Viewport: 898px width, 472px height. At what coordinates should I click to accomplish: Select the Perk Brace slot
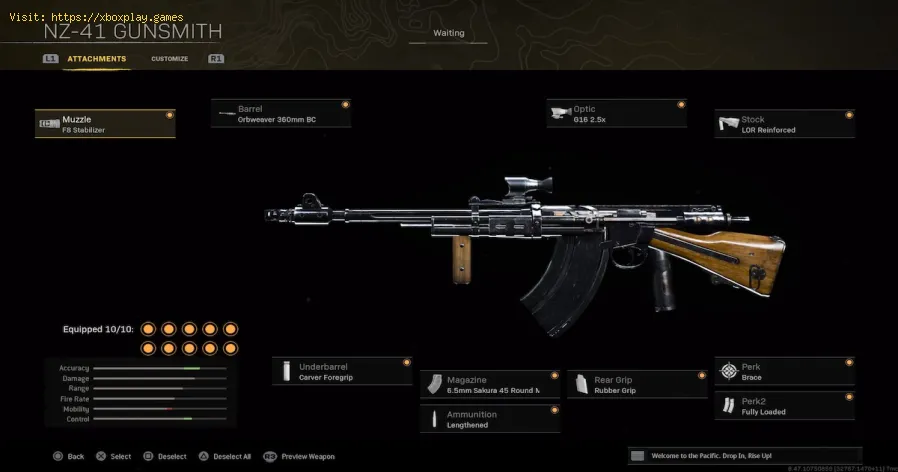(x=785, y=372)
